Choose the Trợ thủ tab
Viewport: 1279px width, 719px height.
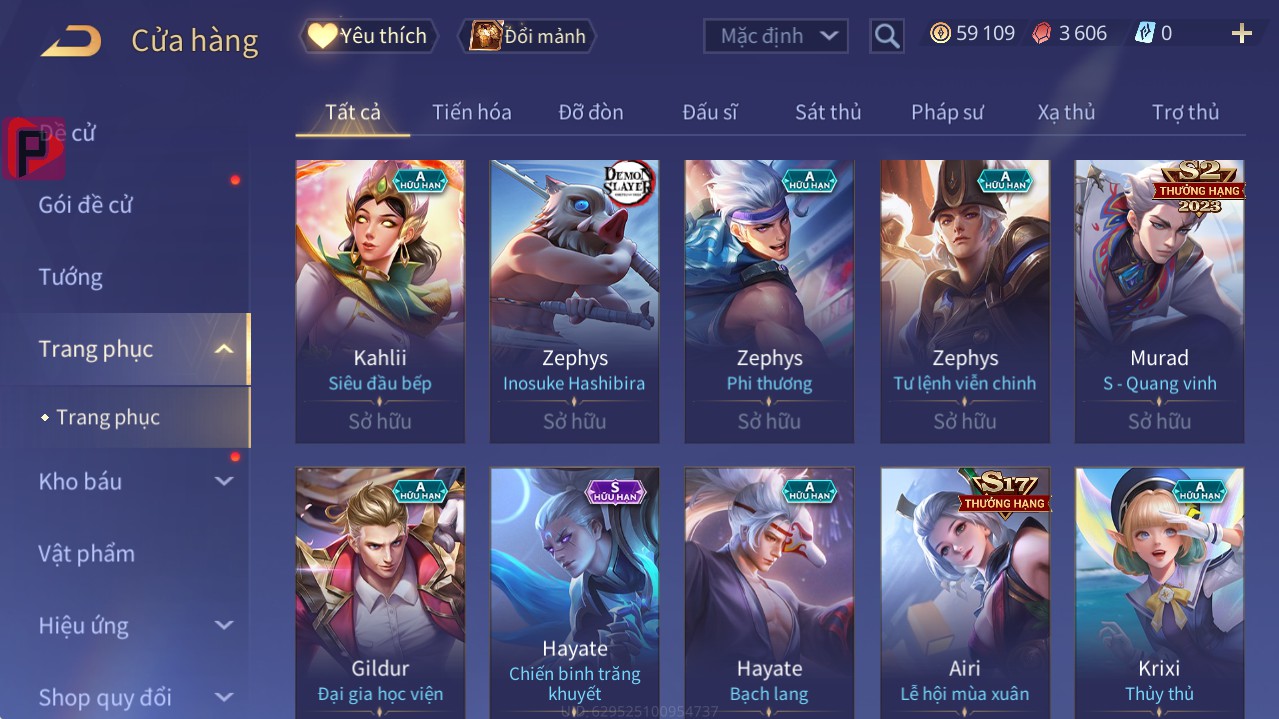click(x=1185, y=112)
